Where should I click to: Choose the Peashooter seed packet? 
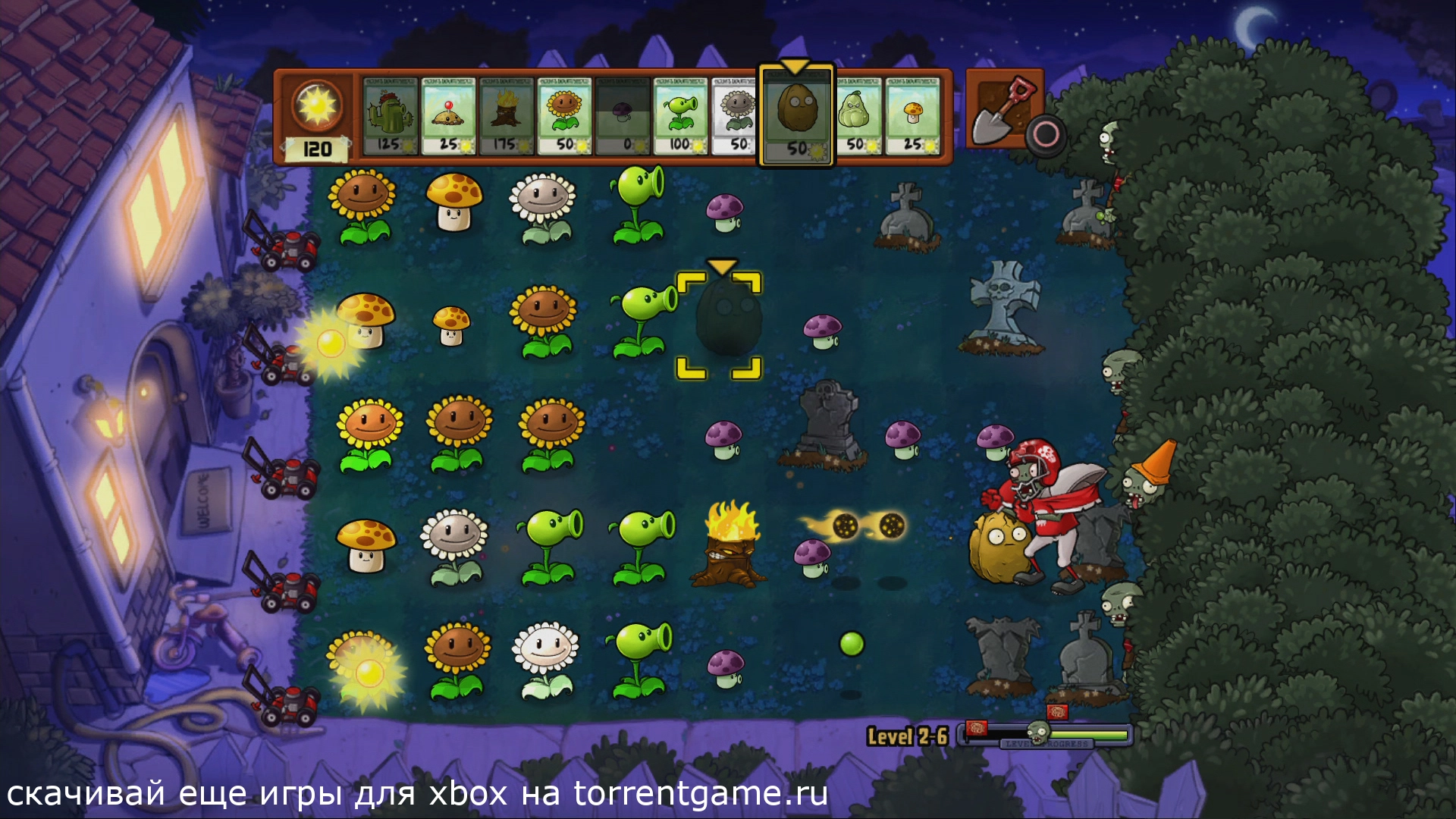pyautogui.click(x=680, y=116)
